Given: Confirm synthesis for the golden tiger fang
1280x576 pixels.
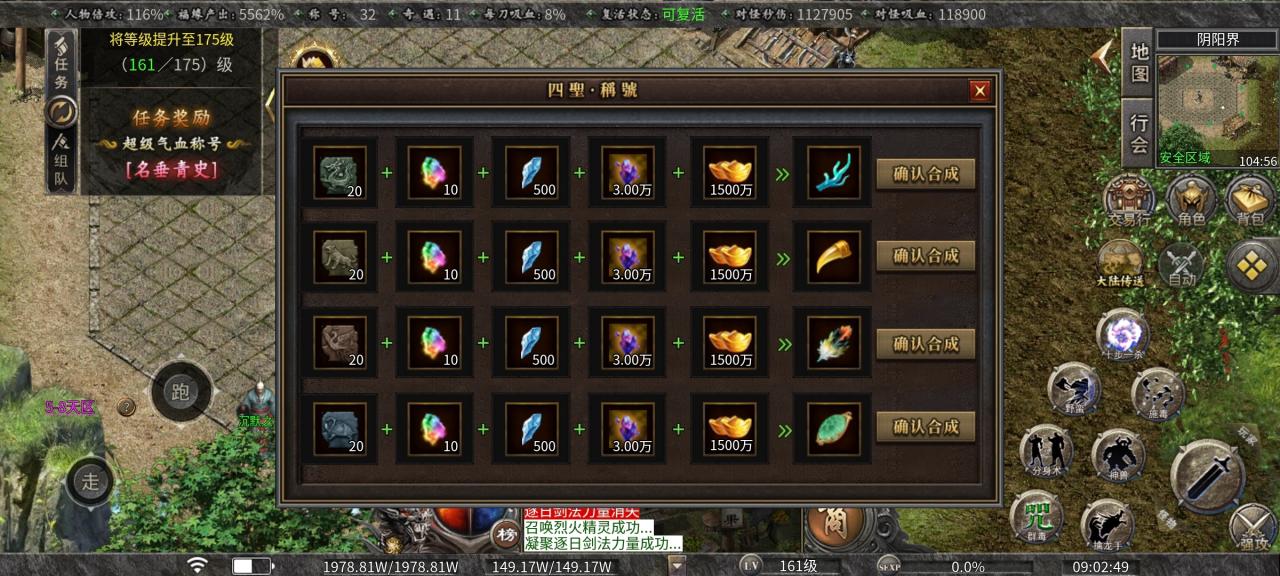Looking at the screenshot, I should 925,256.
